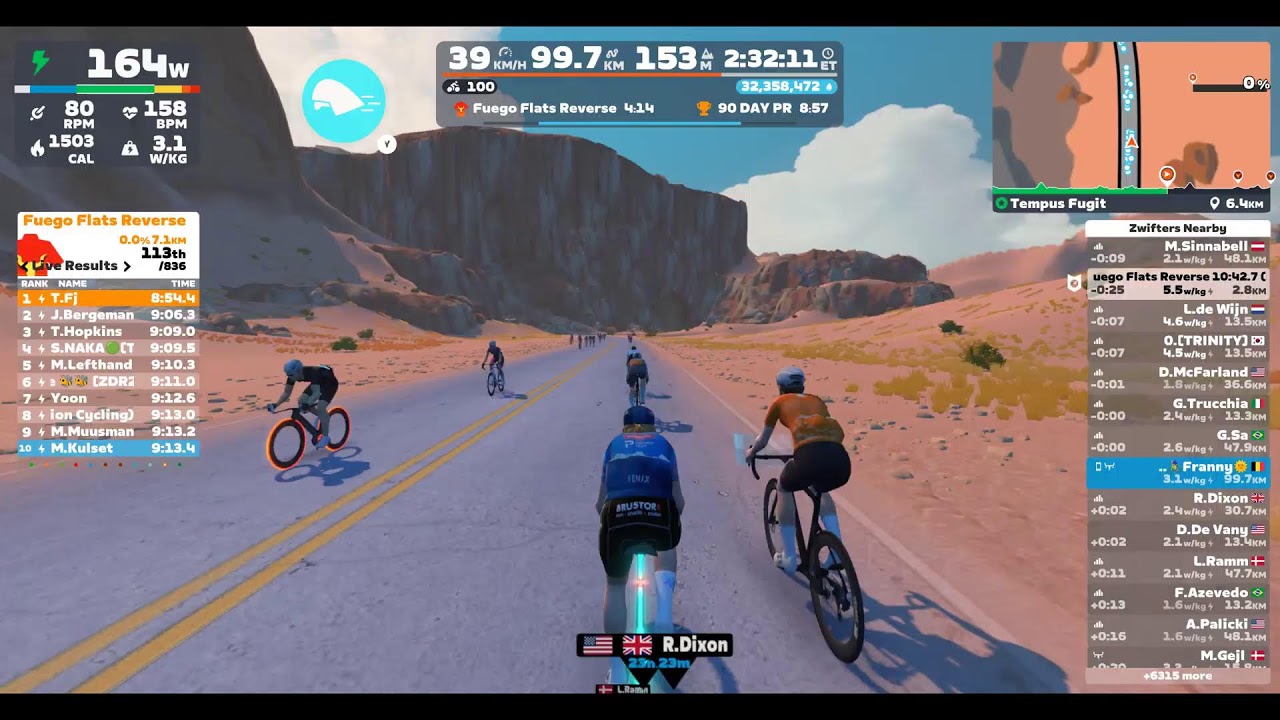Screen dimensions: 1280x720
Task: Select T.Fj in the segment leaderboard
Action: click(108, 298)
